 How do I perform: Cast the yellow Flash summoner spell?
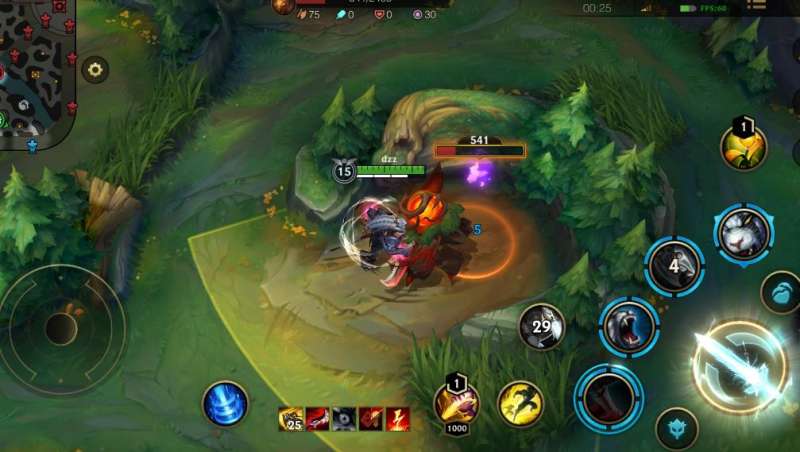(520, 403)
